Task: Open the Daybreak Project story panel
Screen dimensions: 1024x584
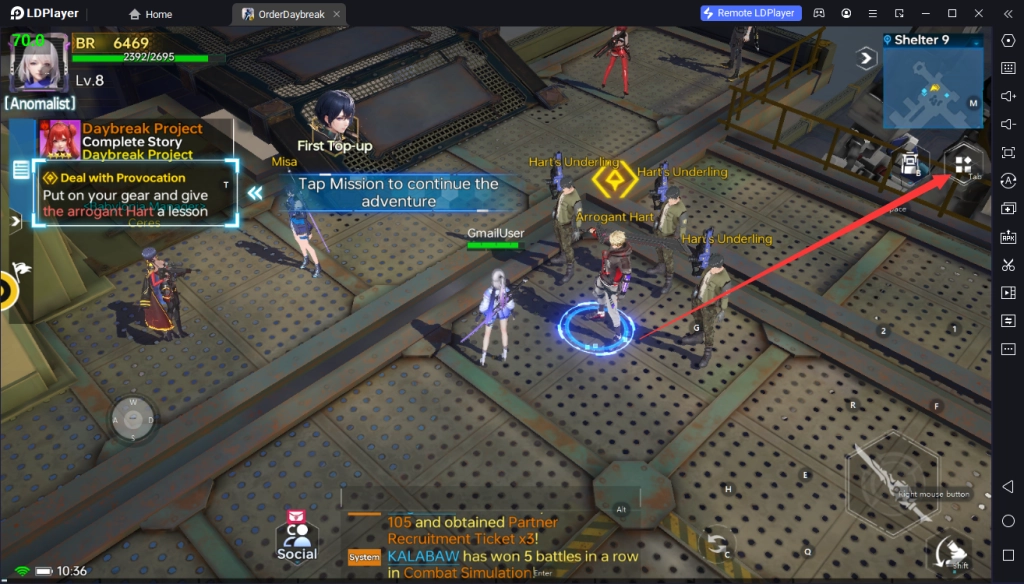Action: click(x=140, y=141)
